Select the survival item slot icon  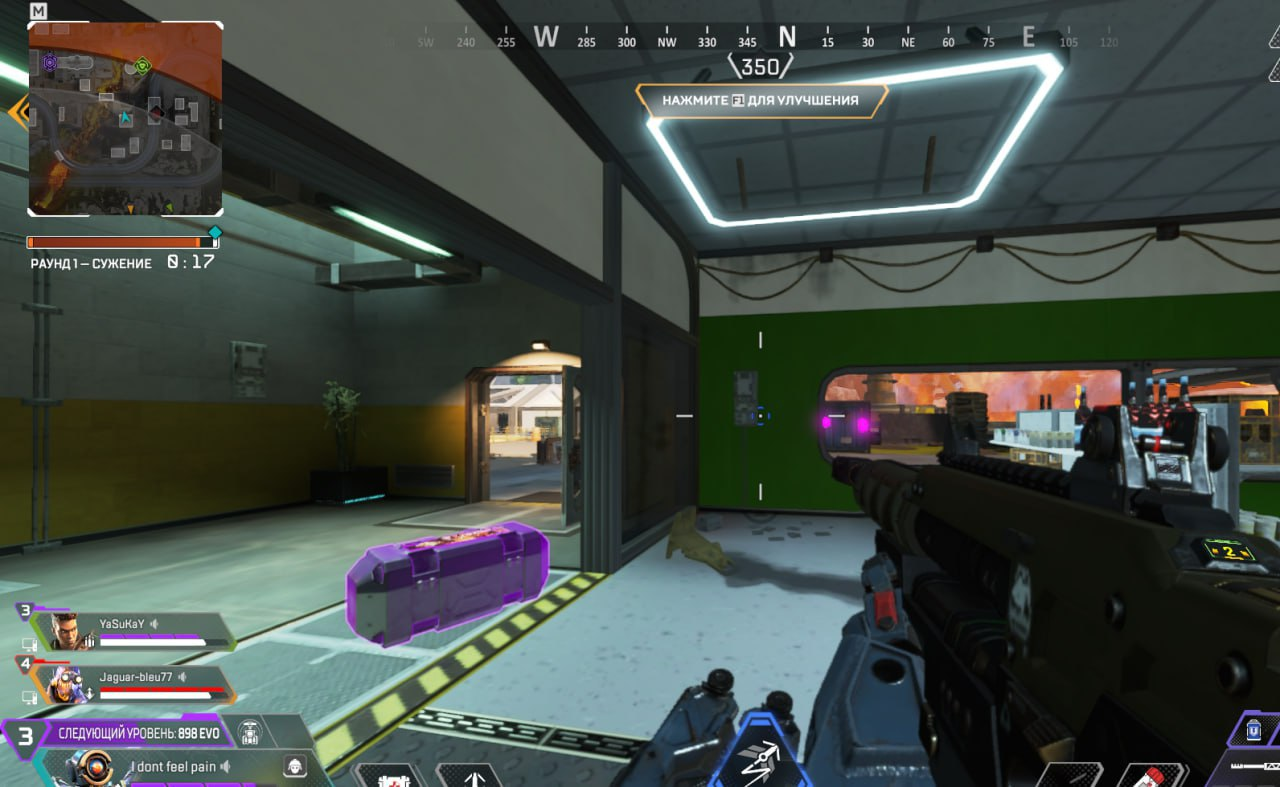392,782
